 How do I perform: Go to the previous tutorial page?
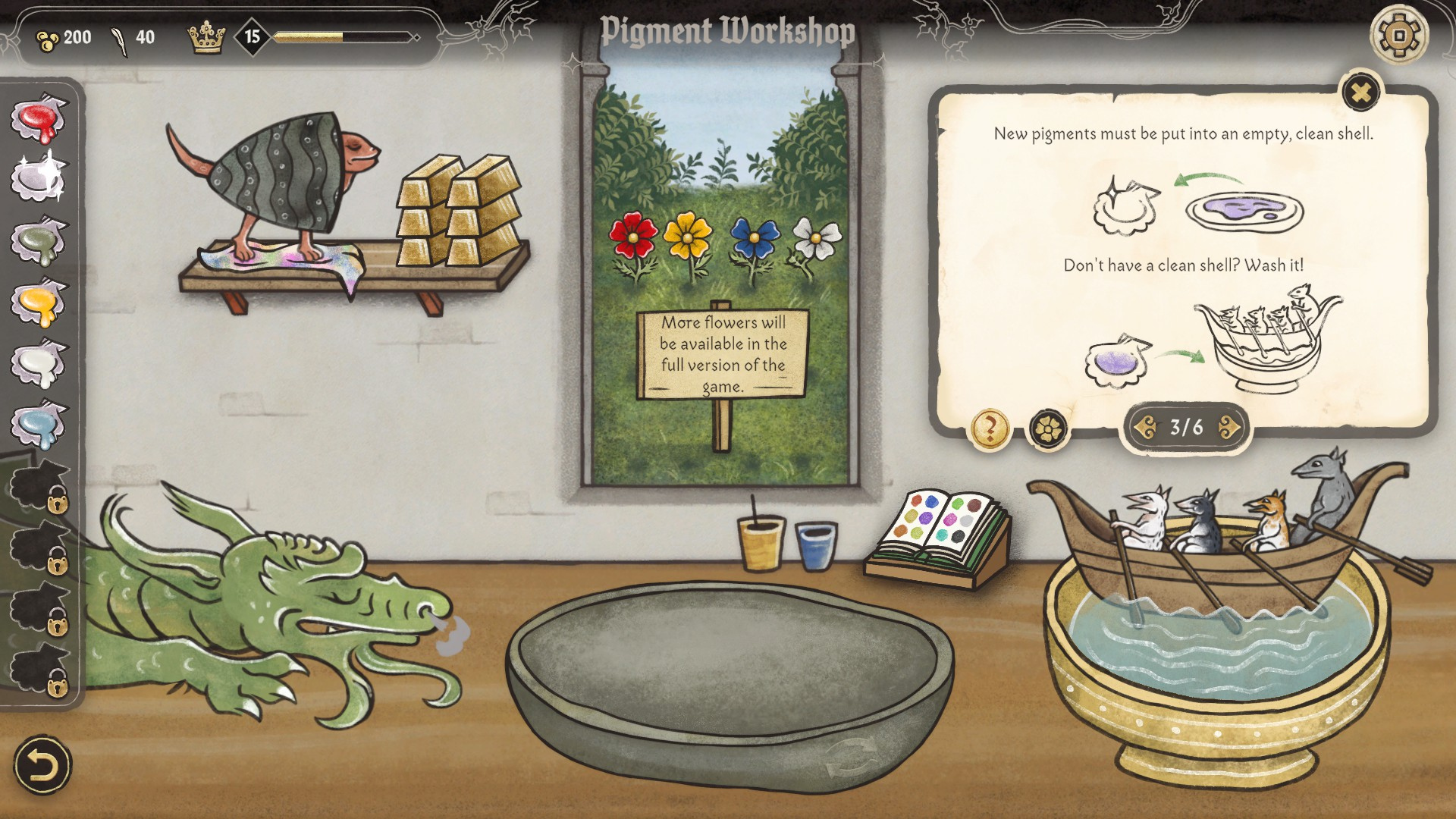1145,428
